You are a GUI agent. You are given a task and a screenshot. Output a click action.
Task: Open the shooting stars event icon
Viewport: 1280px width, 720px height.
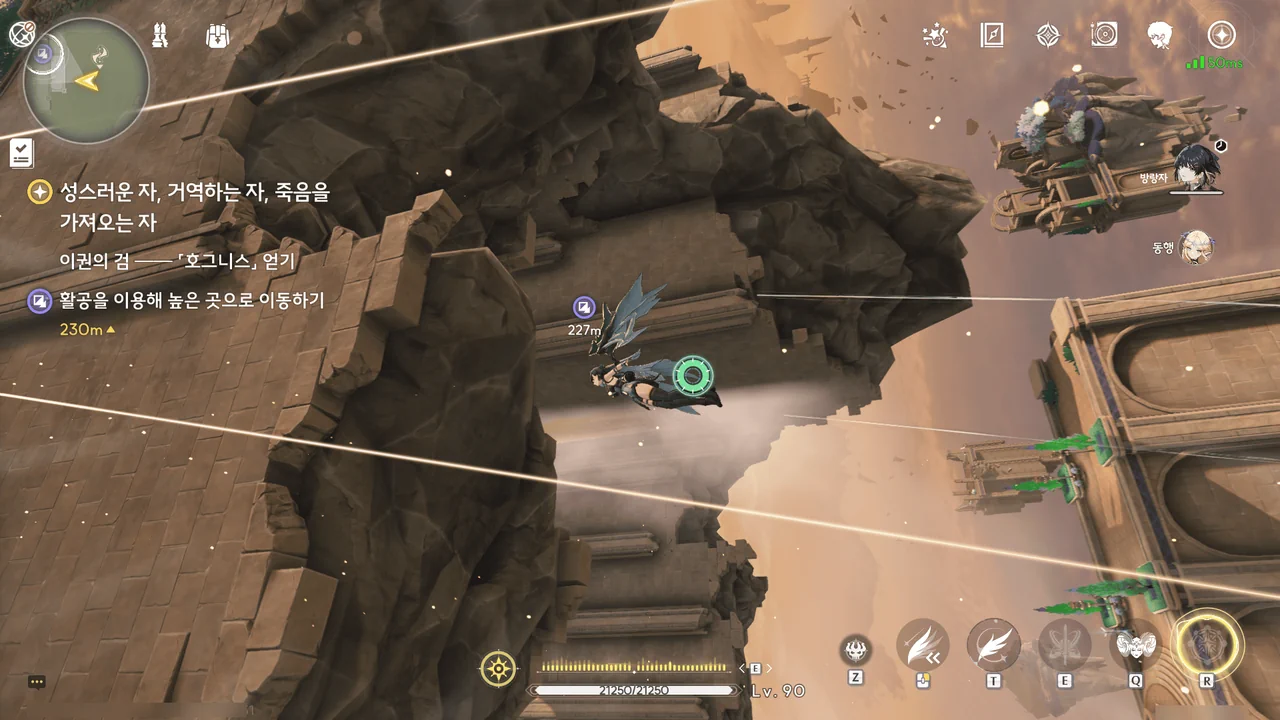coord(935,36)
